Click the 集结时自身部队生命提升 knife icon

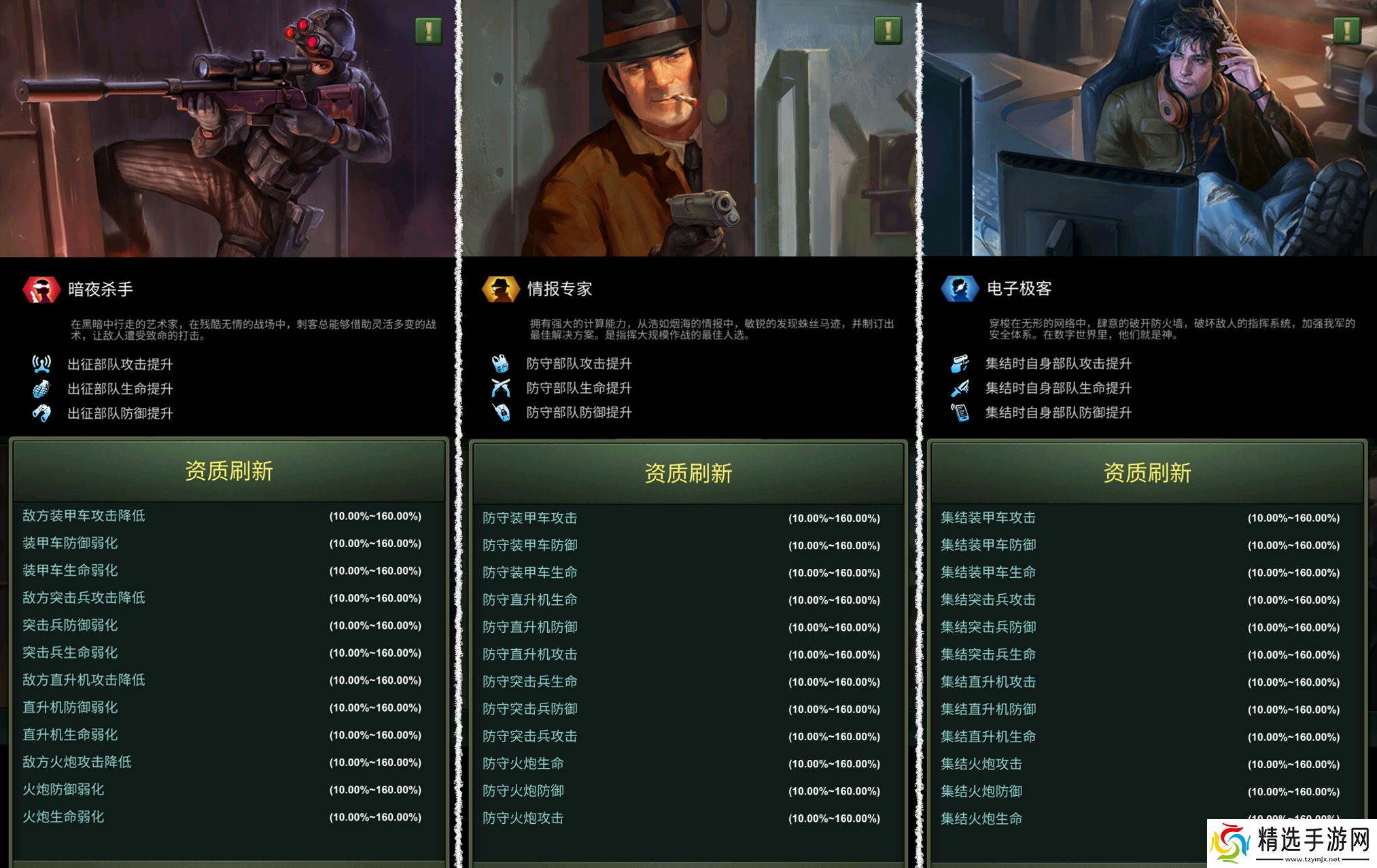tap(960, 387)
